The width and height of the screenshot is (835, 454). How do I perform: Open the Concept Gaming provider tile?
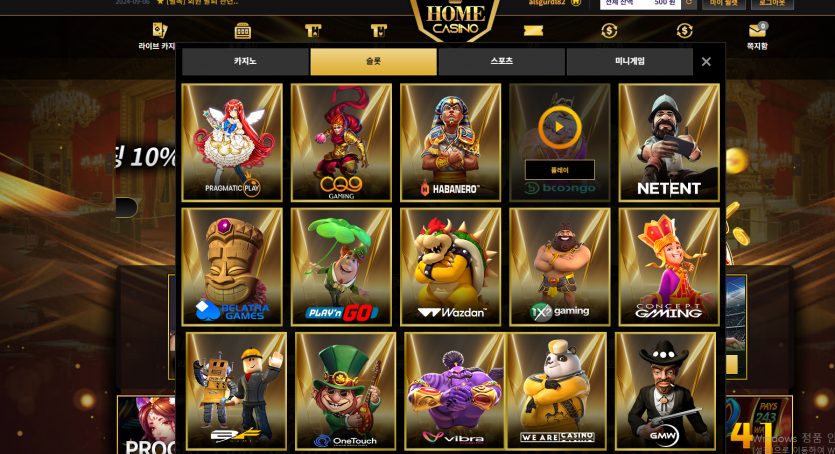click(669, 266)
